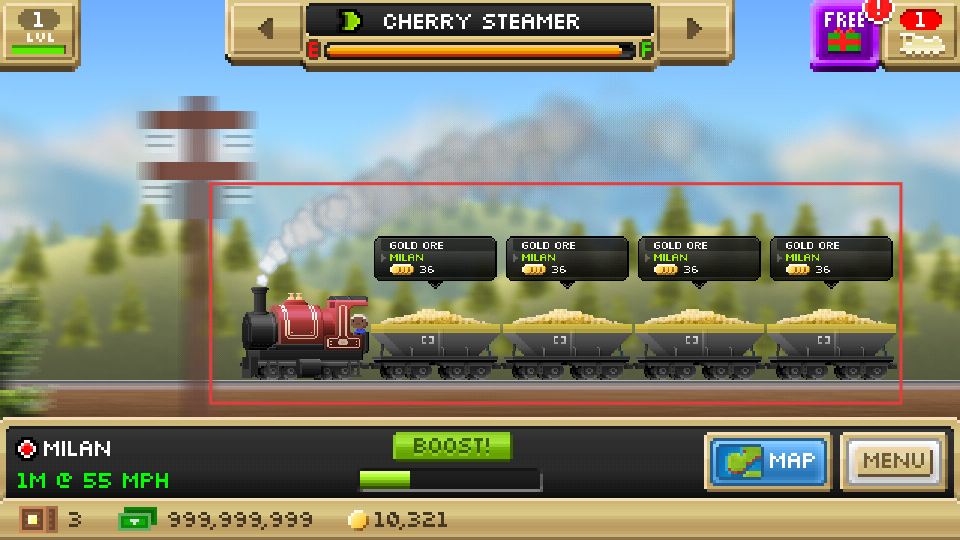
Task: Tap the gold coin balance icon
Action: pyautogui.click(x=358, y=520)
